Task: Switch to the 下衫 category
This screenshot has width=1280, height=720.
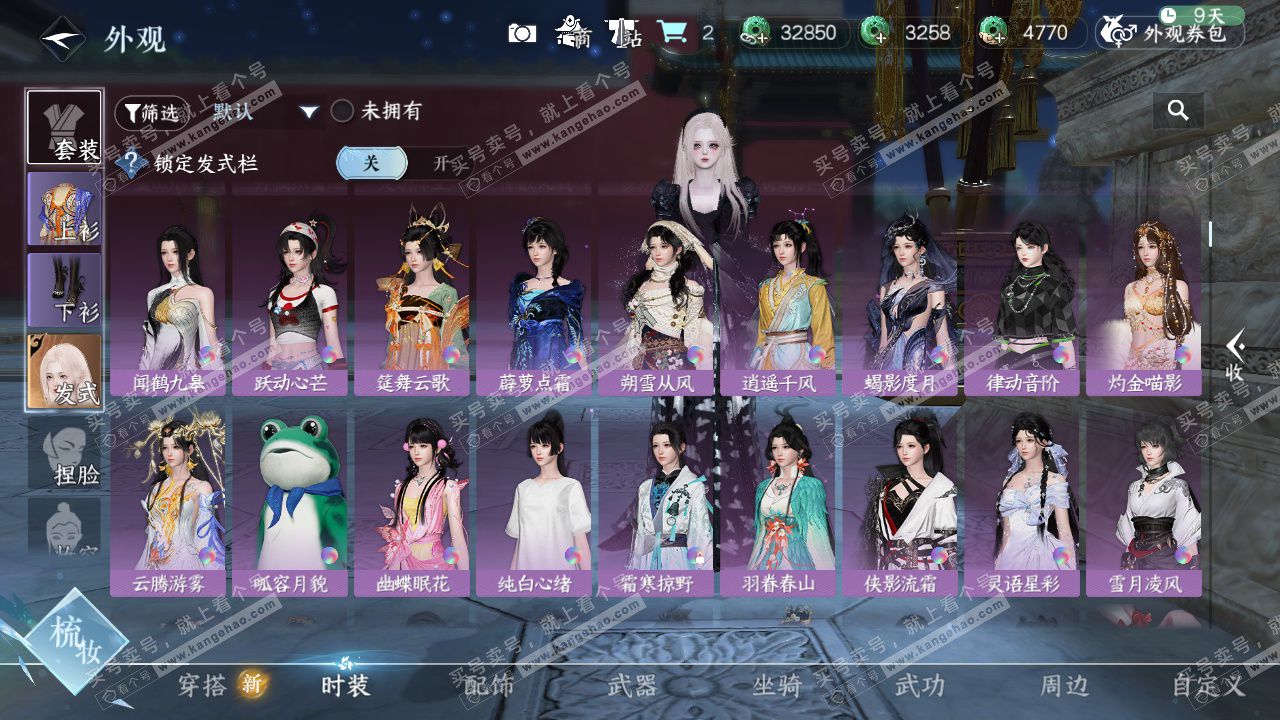Action: [64, 289]
